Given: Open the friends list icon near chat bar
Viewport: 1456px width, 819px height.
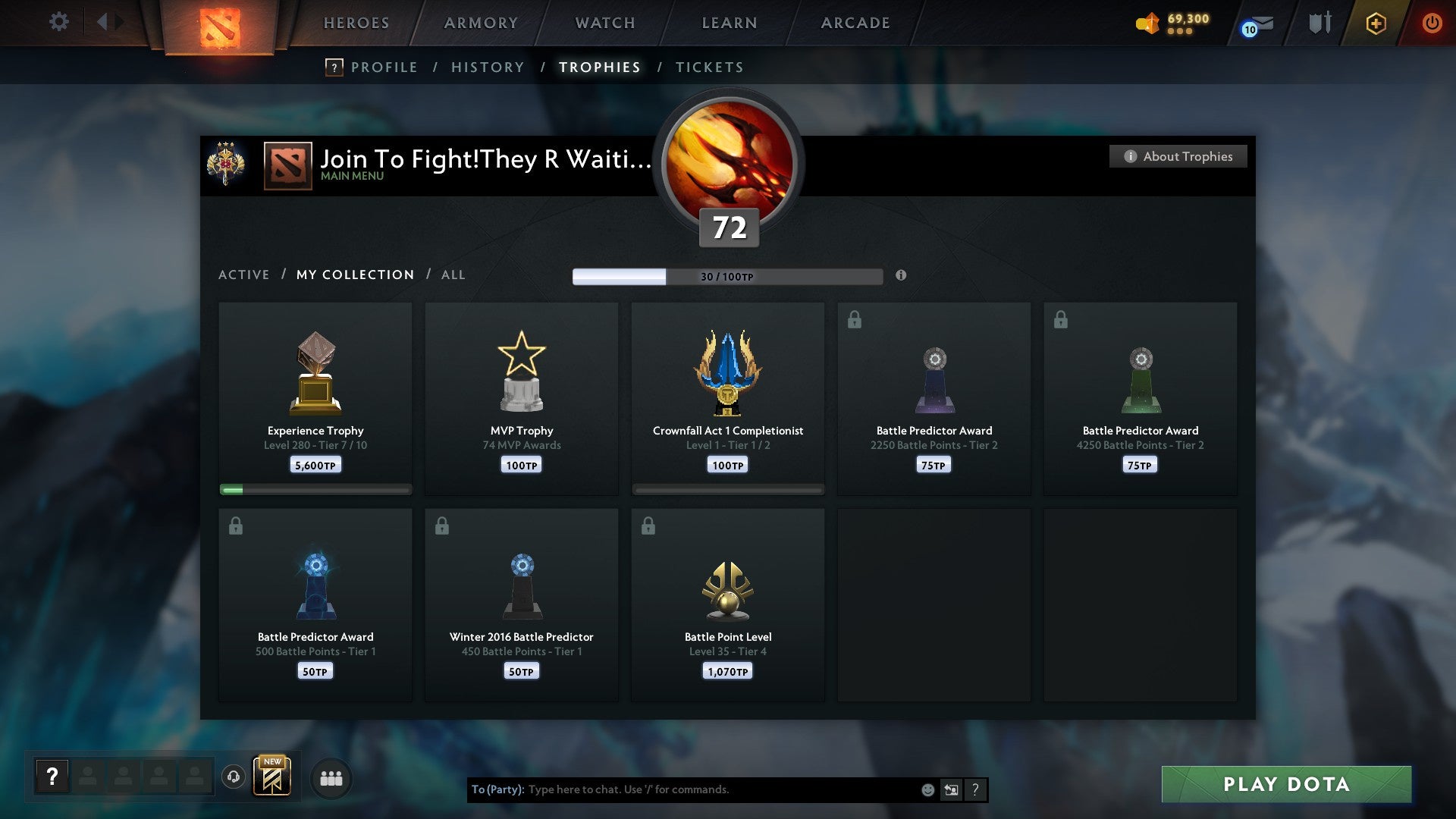Looking at the screenshot, I should [331, 777].
